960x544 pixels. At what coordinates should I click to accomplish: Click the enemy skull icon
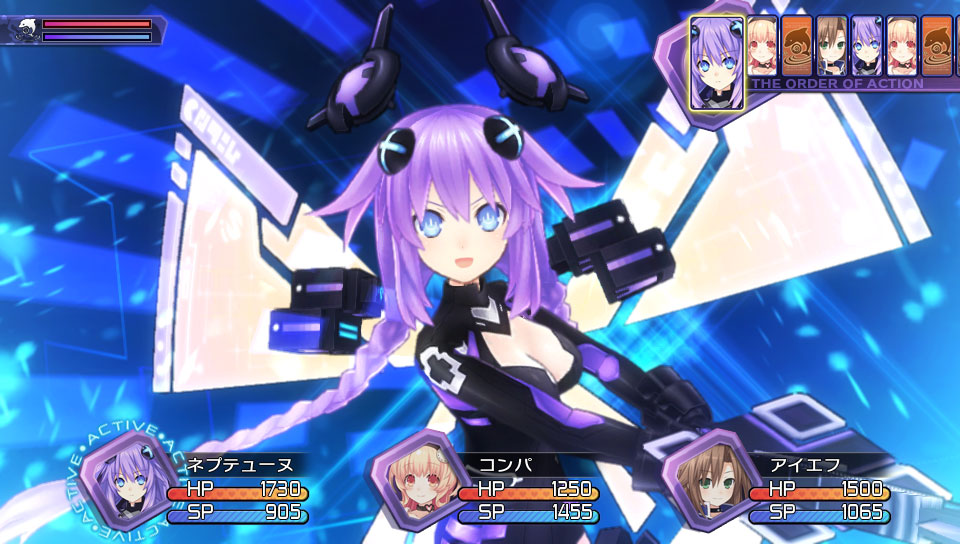pyautogui.click(x=23, y=29)
